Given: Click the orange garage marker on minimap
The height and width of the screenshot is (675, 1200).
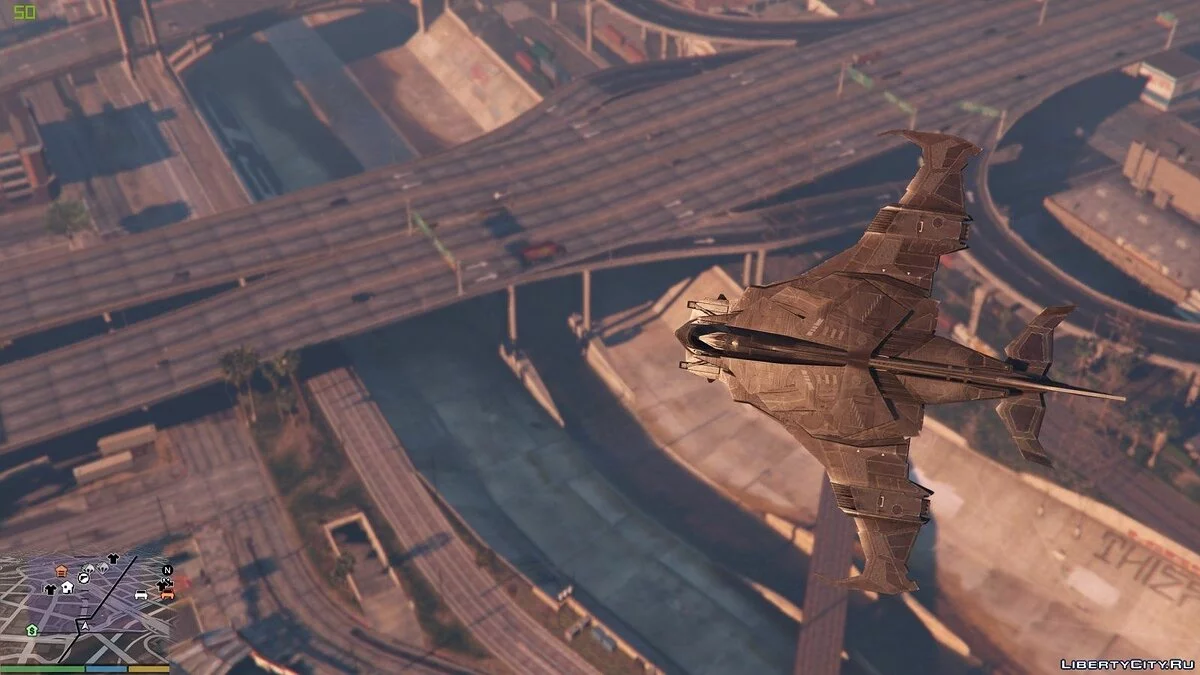Looking at the screenshot, I should 62,571.
